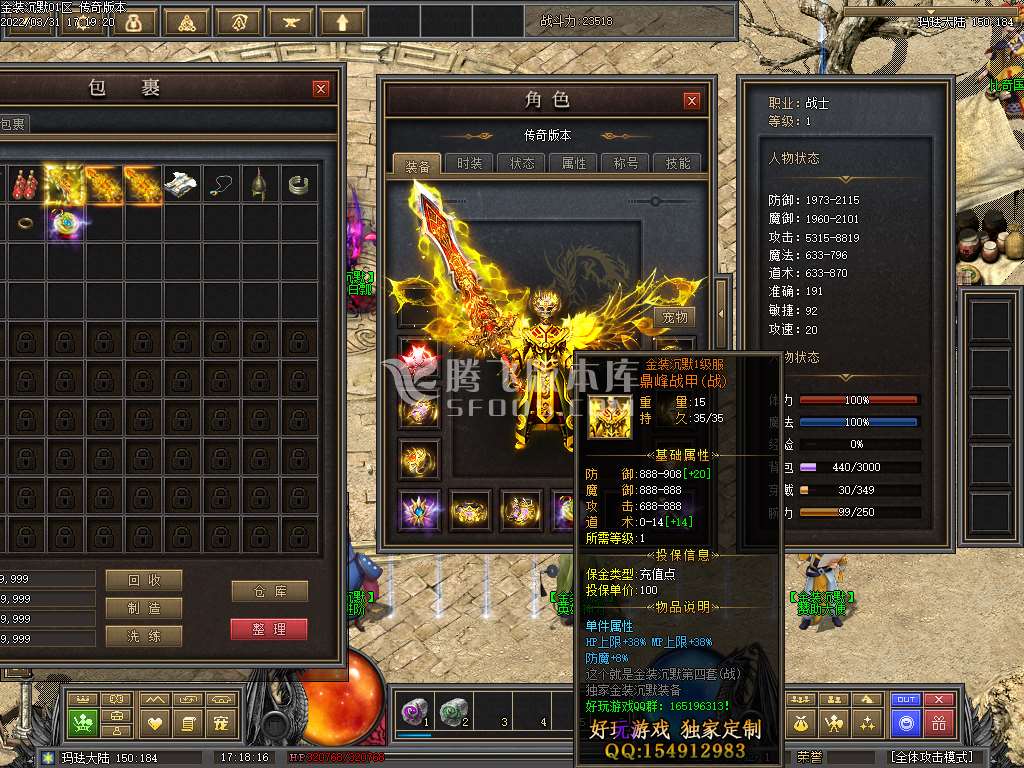Pick the necklace item in the bag
The height and width of the screenshot is (768, 1024).
point(220,185)
